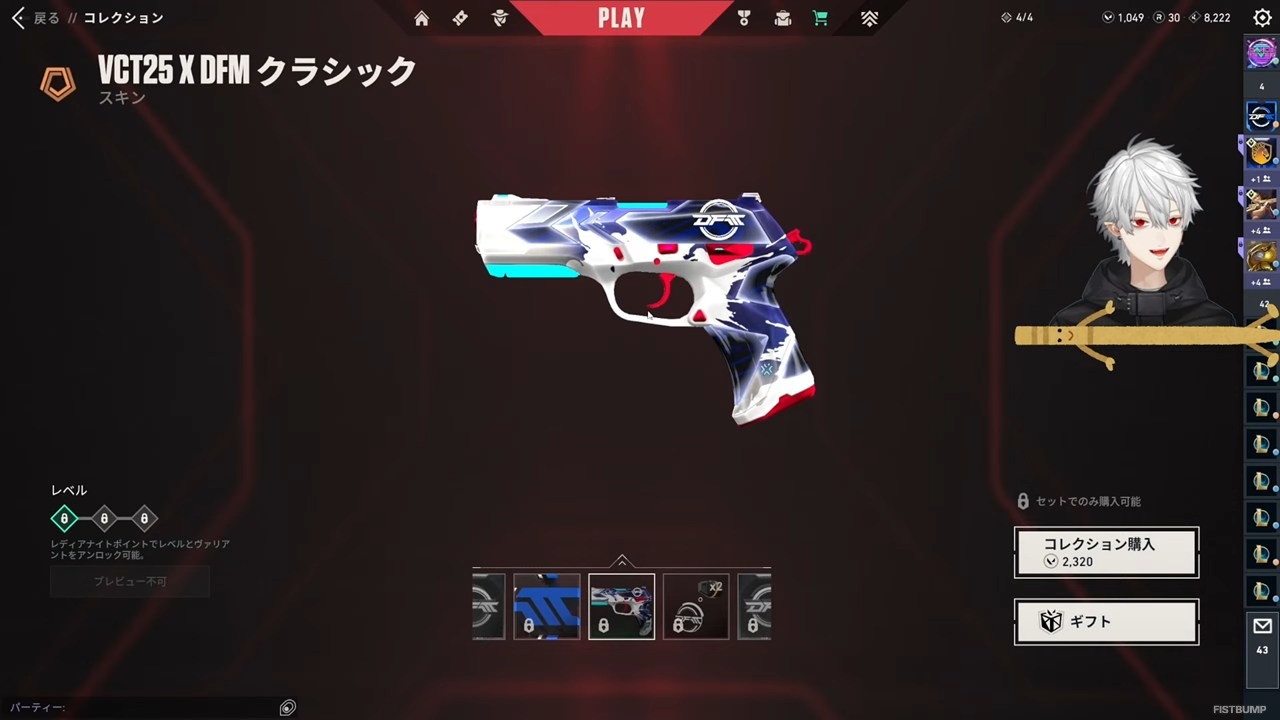Image resolution: width=1280 pixels, height=720 pixels.
Task: Open the mail envelope with 43 messages
Action: pos(1262,636)
